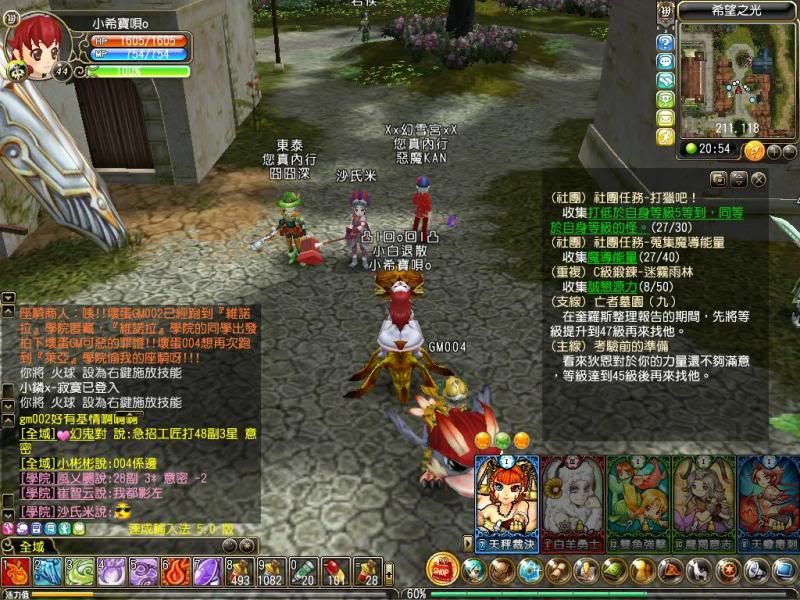Zoom out the minimap with minus button

tap(789, 151)
